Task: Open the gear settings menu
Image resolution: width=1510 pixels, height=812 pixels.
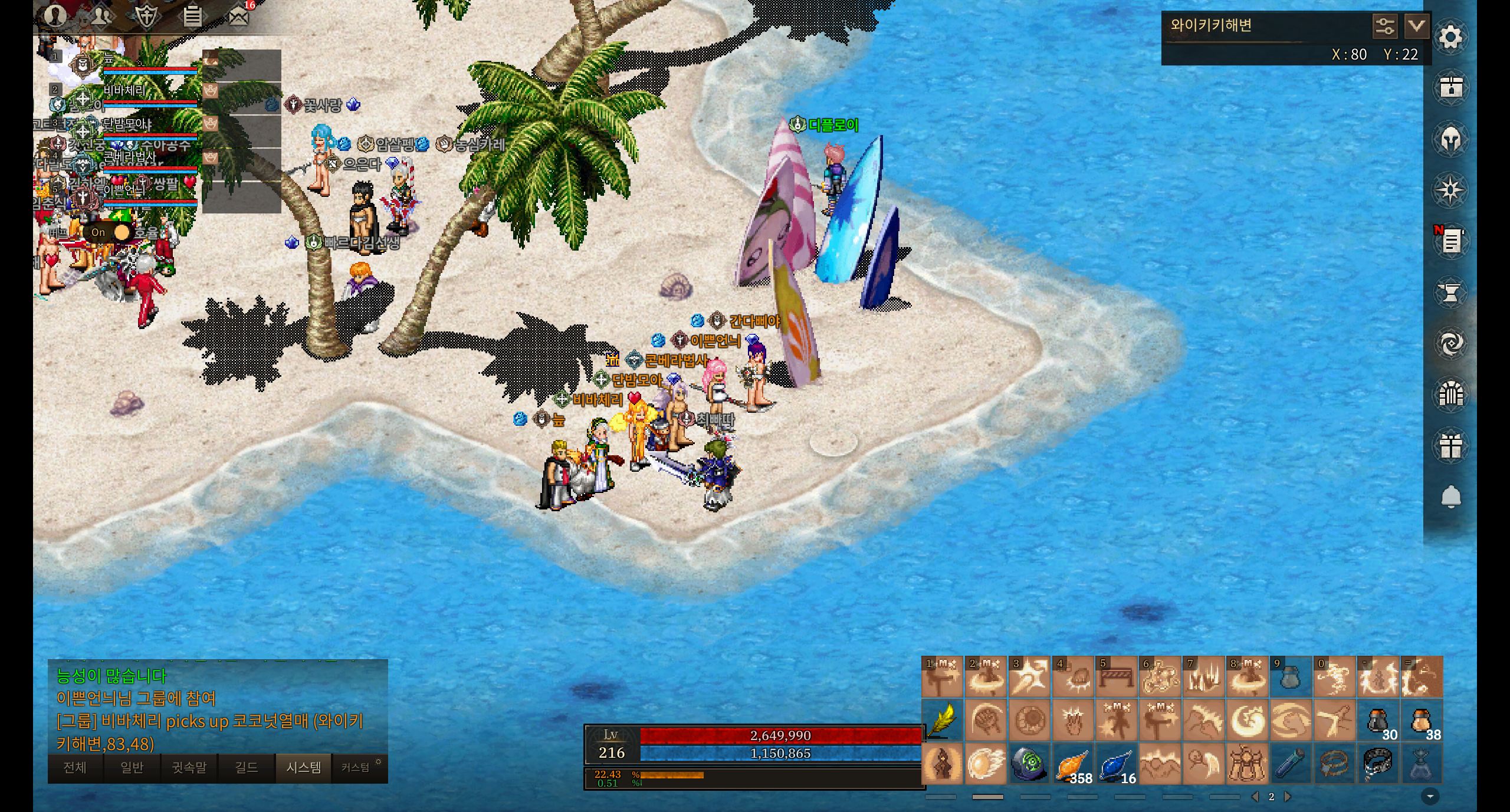Action: pyautogui.click(x=1450, y=38)
